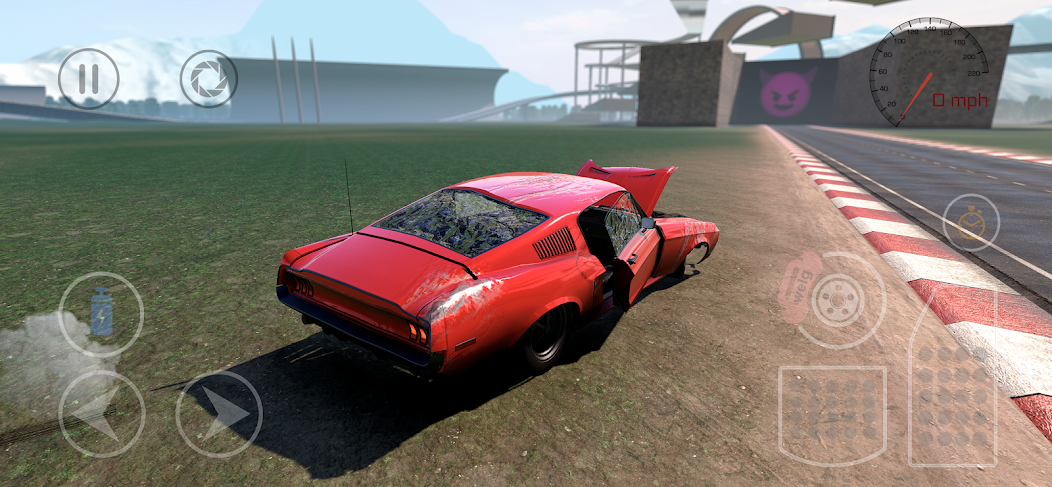
Task: Engage the handbrake disc button
Action: pyautogui.click(x=840, y=299)
